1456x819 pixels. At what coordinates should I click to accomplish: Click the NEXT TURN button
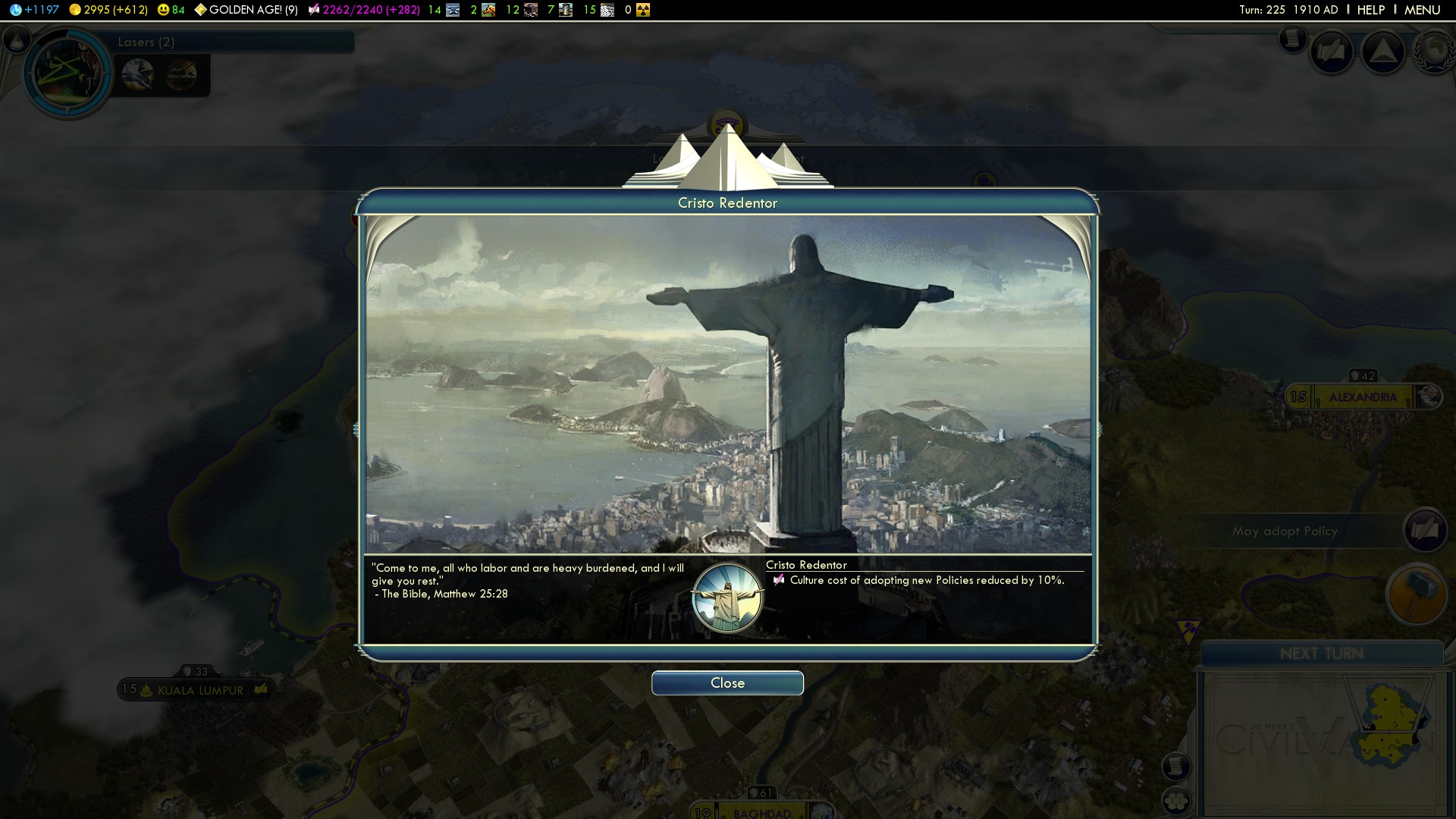(1321, 654)
